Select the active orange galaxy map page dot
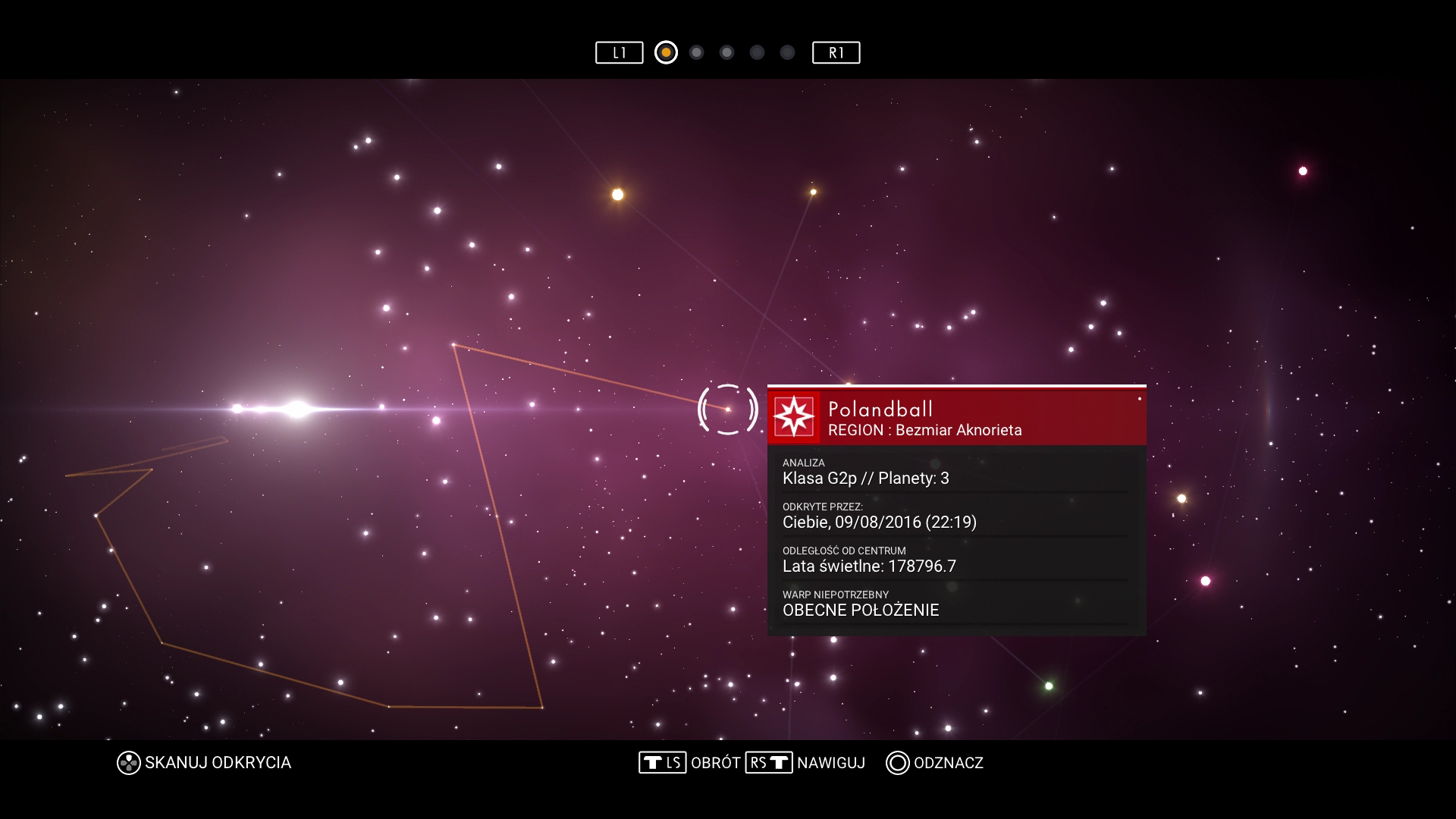The width and height of the screenshot is (1456, 819). (x=666, y=52)
